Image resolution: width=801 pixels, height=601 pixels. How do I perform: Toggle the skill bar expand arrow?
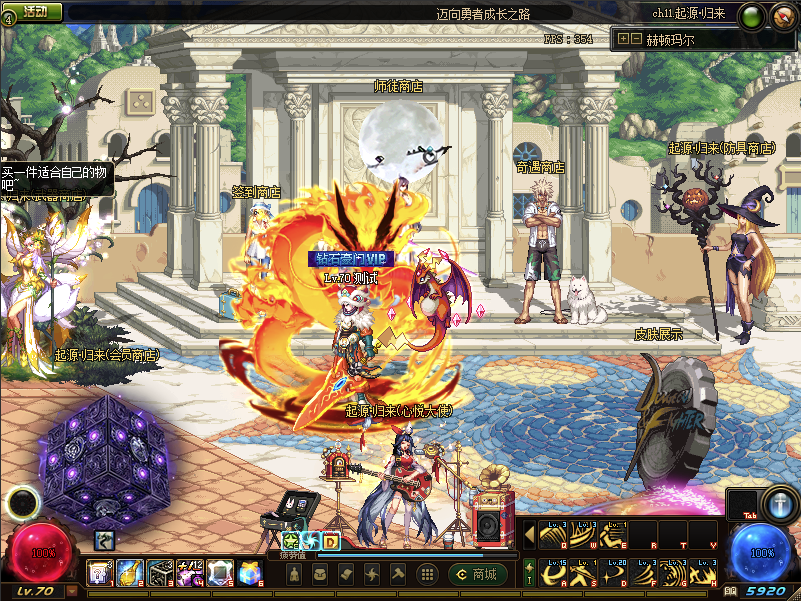(529, 533)
